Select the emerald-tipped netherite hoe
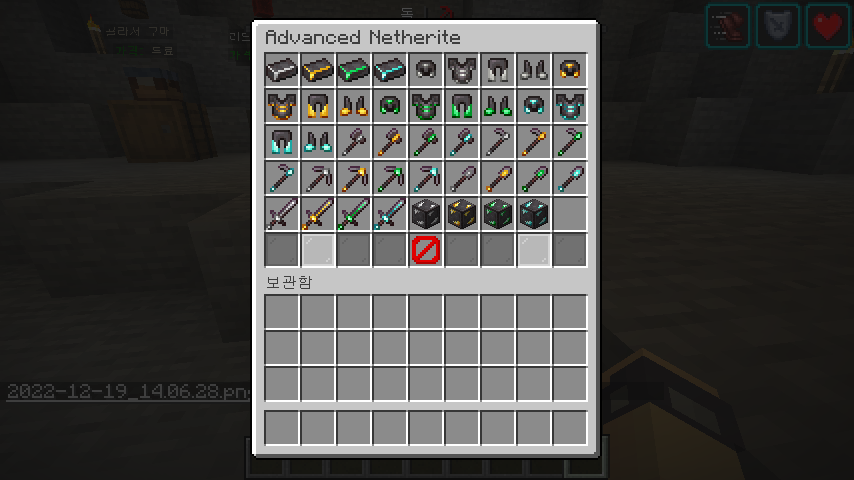 (x=570, y=142)
